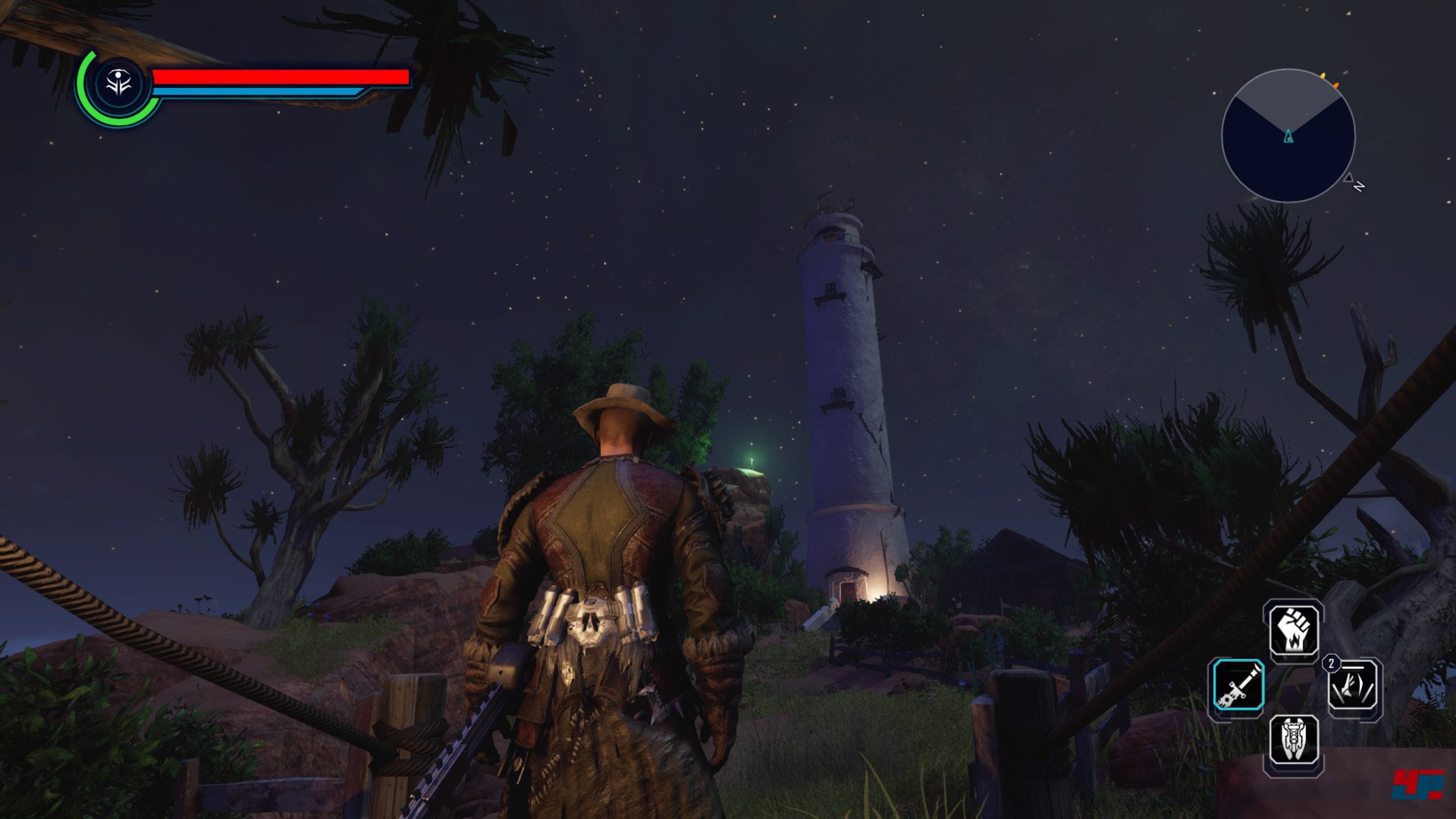Use the quick slot with count 2

(1354, 687)
